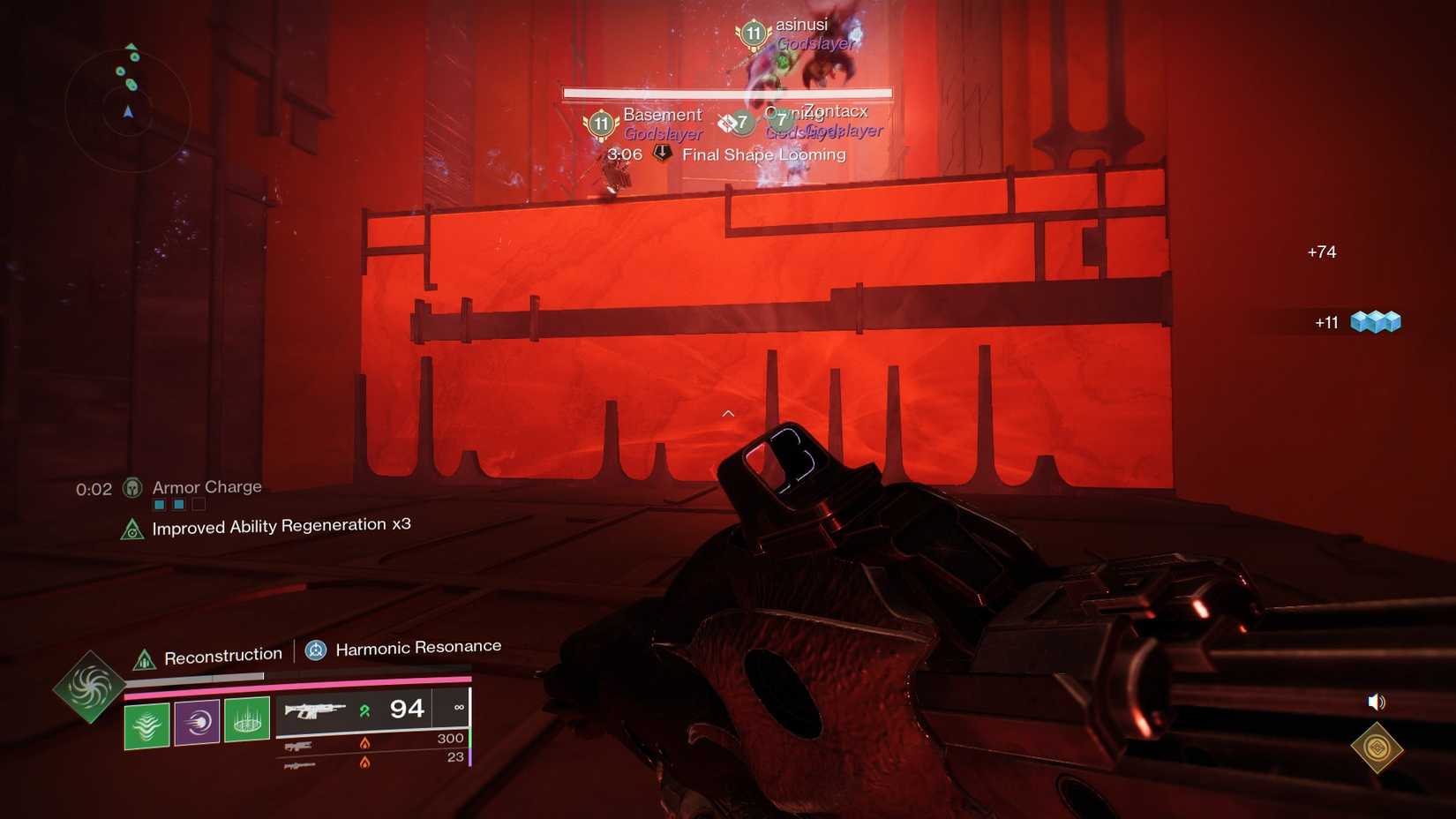Image resolution: width=1456 pixels, height=819 pixels.
Task: Mute audio using the speaker icon
Action: (1375, 703)
